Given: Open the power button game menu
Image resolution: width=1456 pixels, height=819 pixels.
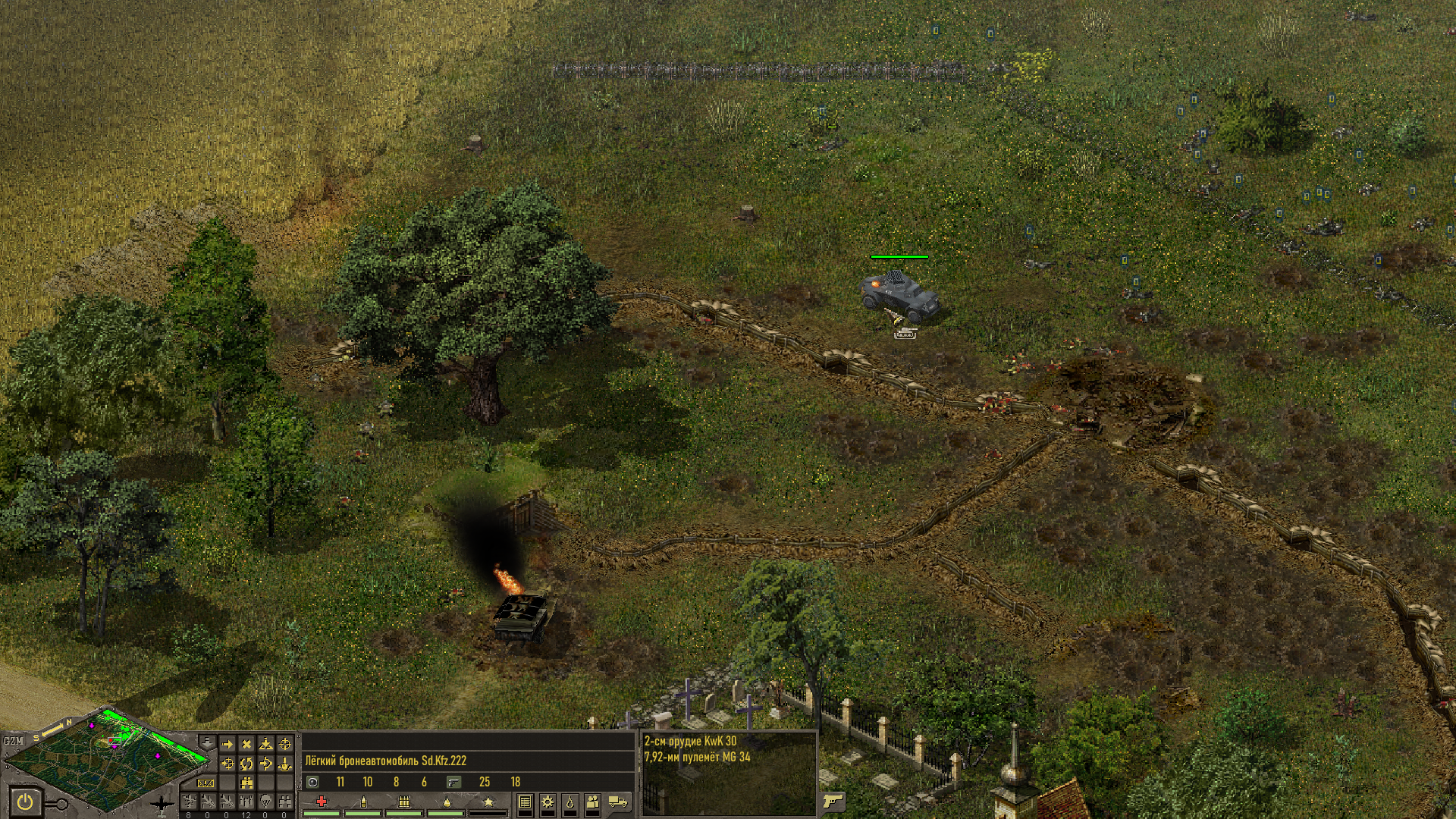Looking at the screenshot, I should click(x=25, y=801).
